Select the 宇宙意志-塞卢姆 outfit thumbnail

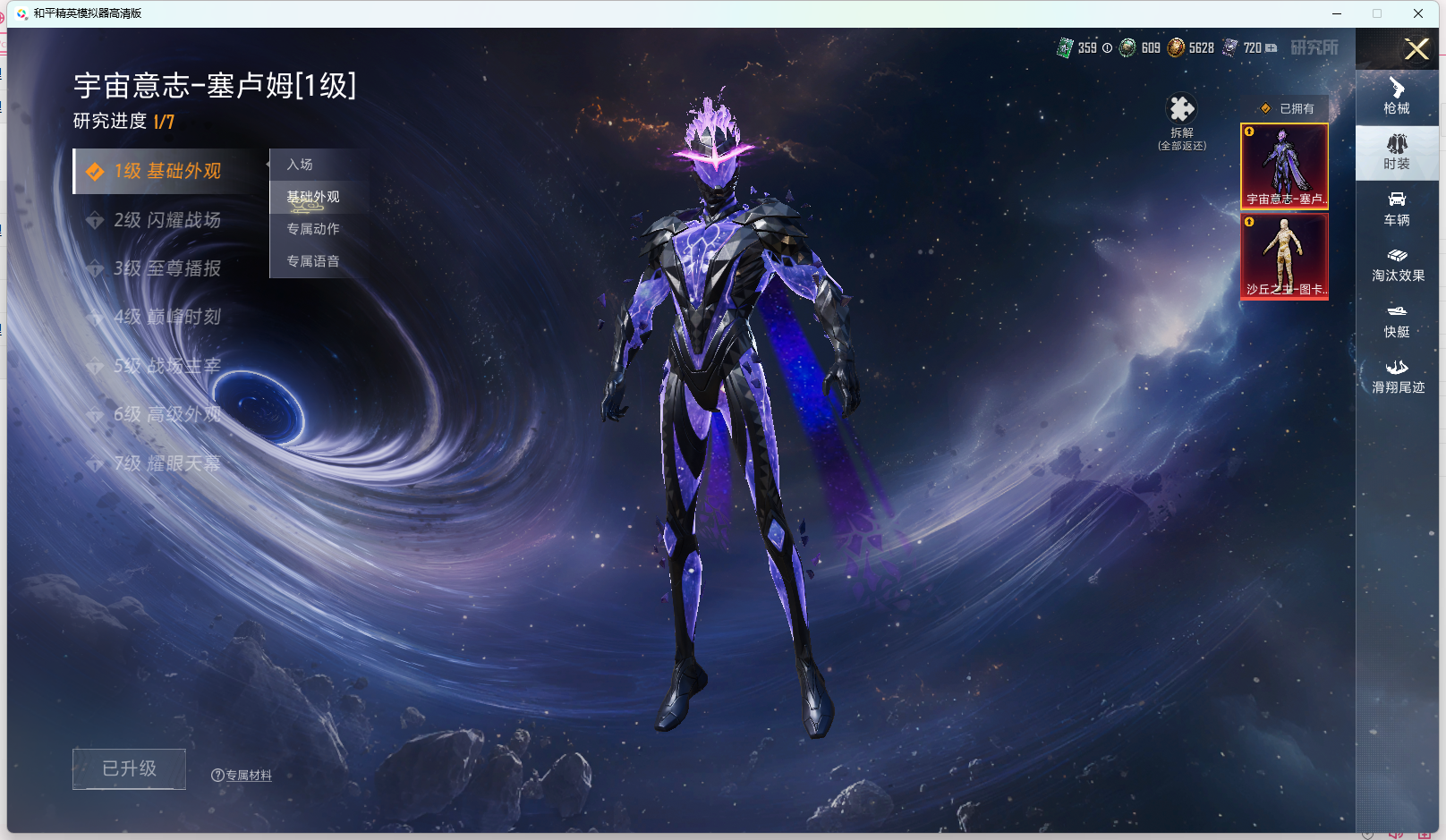click(1284, 165)
